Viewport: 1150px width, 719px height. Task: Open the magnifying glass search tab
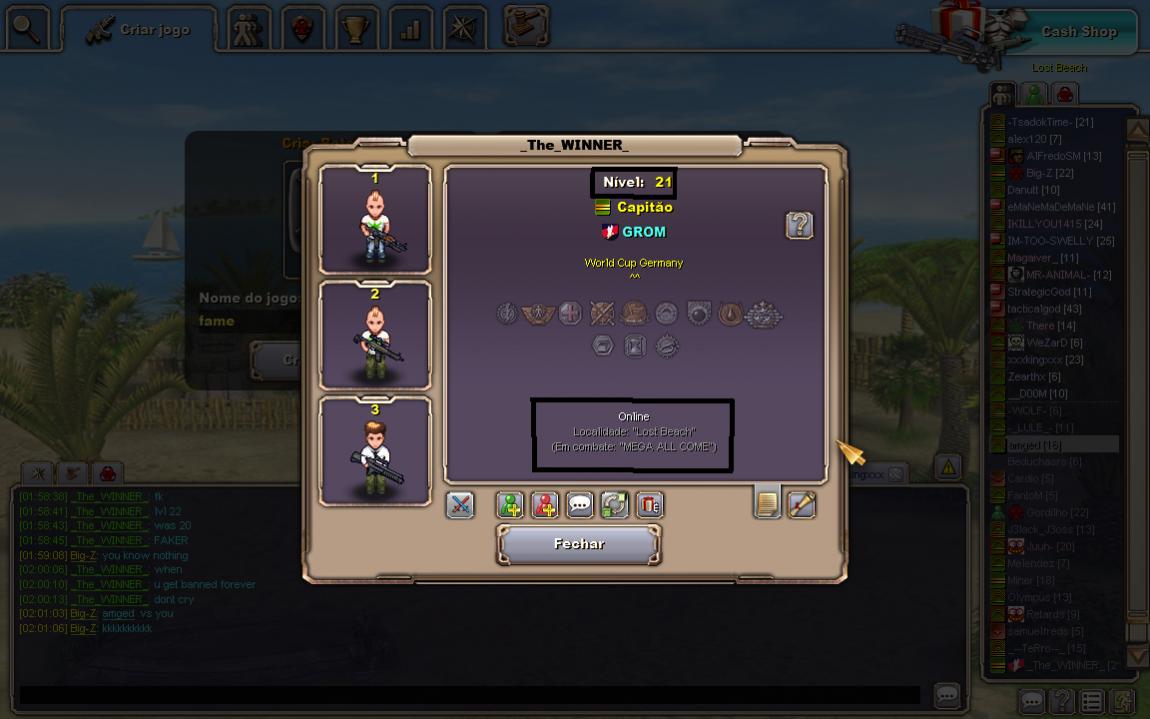click(x=27, y=28)
